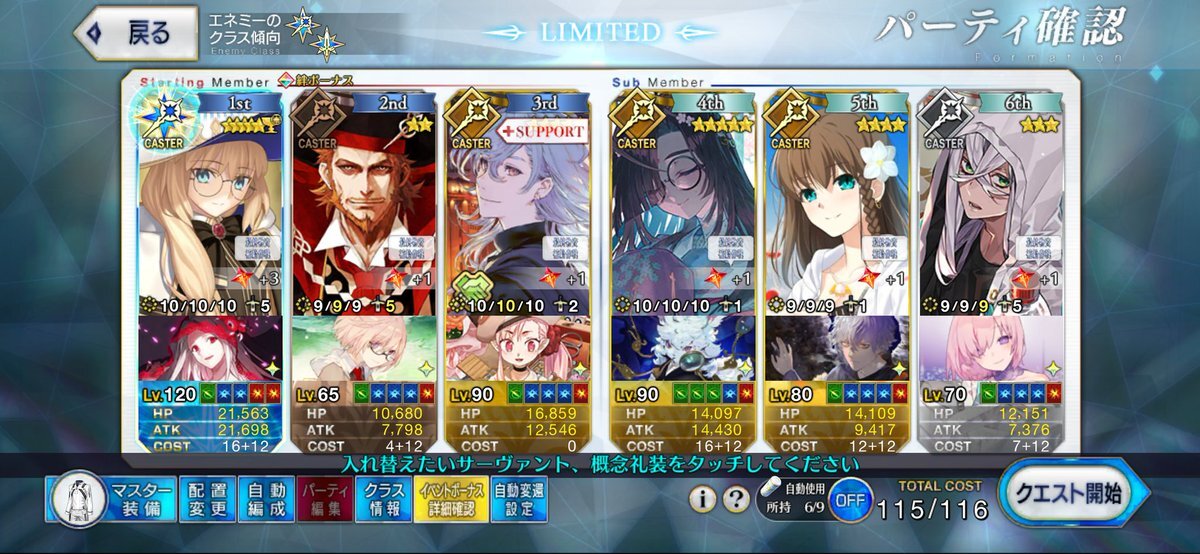The image size is (1200, 554).
Task: Open マスター装備 master equipment
Action: click(x=111, y=499)
